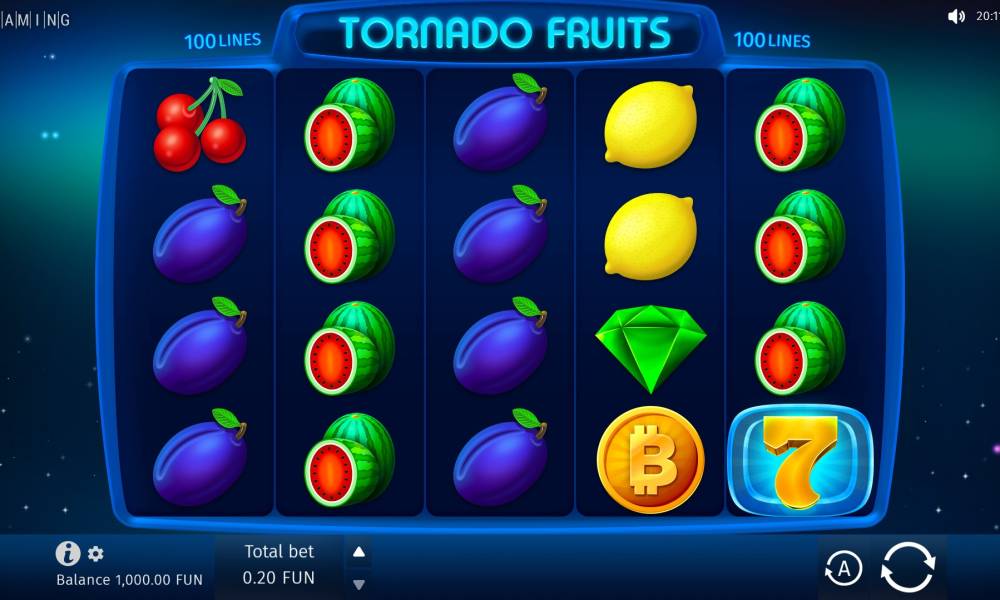Screen dimensions: 1000x600
Task: Decrease the total bet with the down arrow
Action: point(359,584)
